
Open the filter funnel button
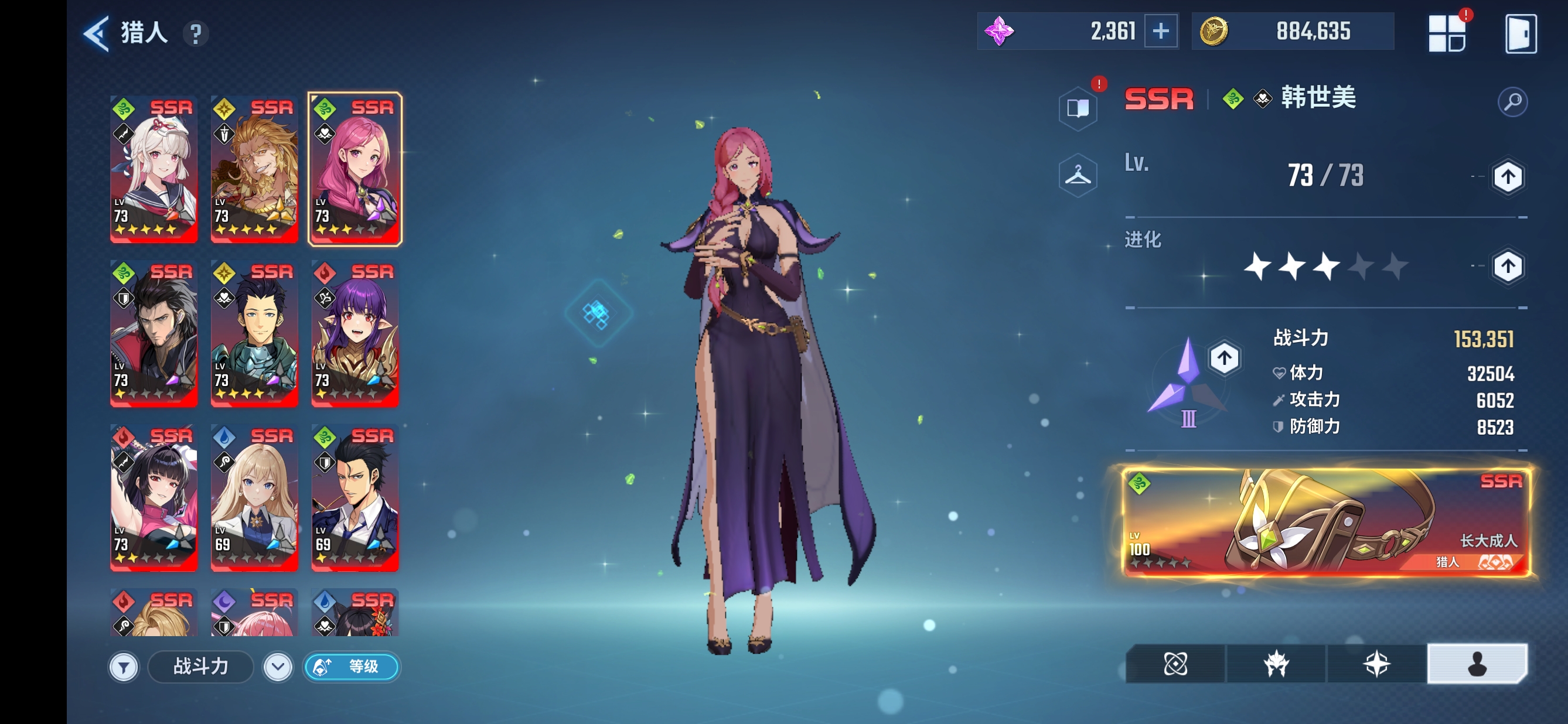[x=124, y=667]
